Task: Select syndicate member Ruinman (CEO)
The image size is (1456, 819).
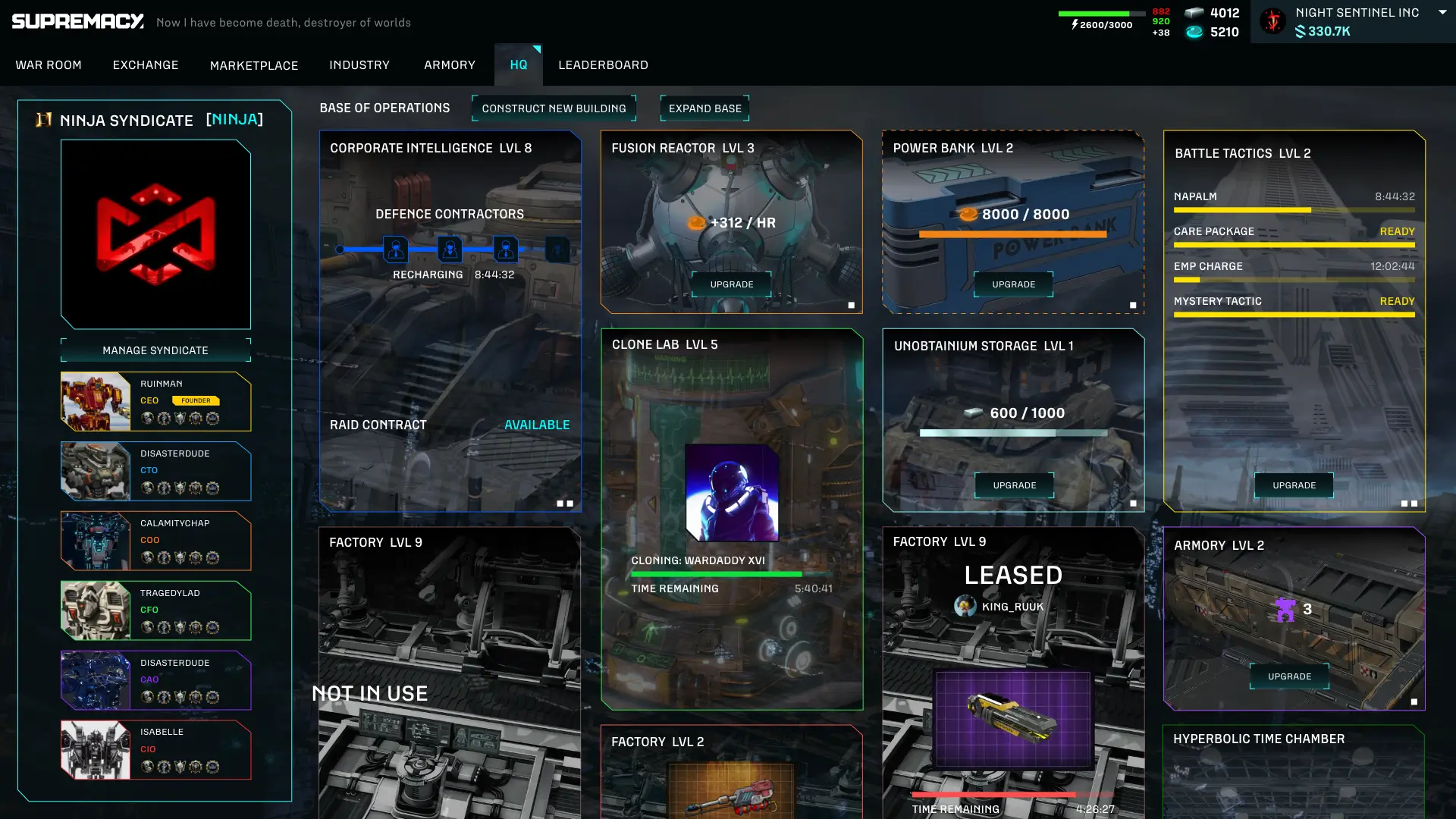Action: [156, 401]
